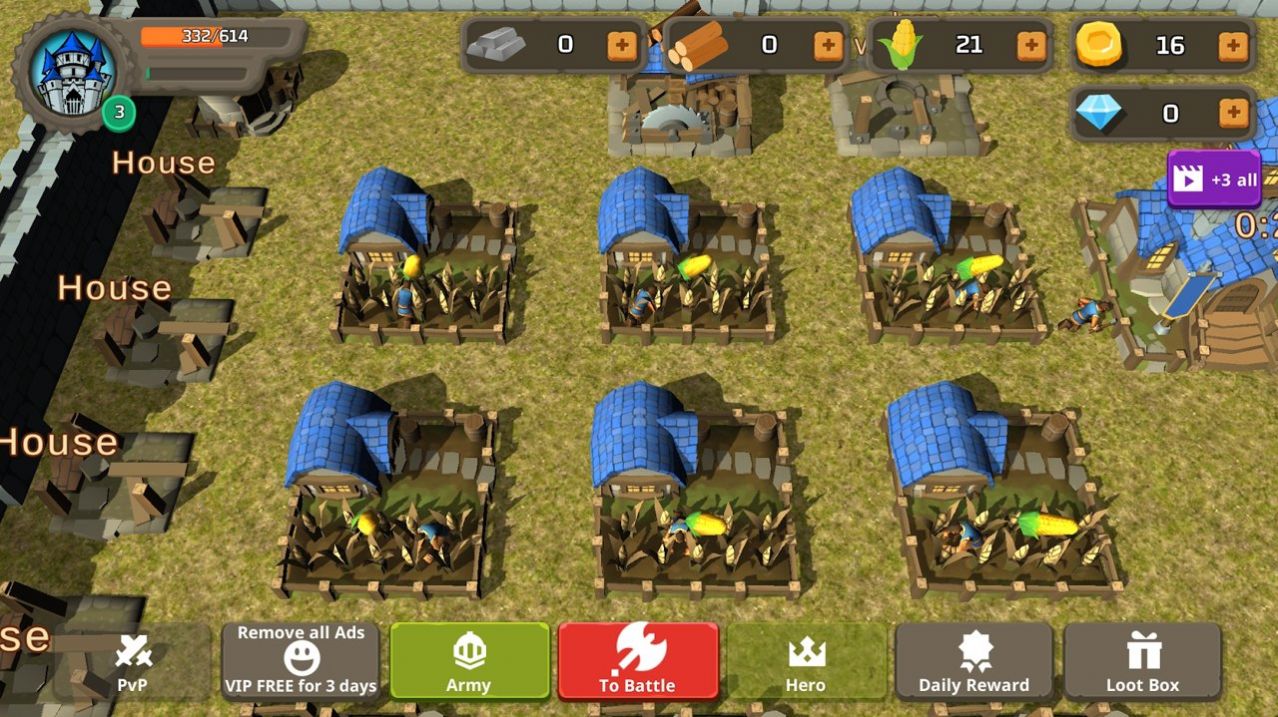
Task: Add more wood logs with plus button
Action: click(x=828, y=45)
